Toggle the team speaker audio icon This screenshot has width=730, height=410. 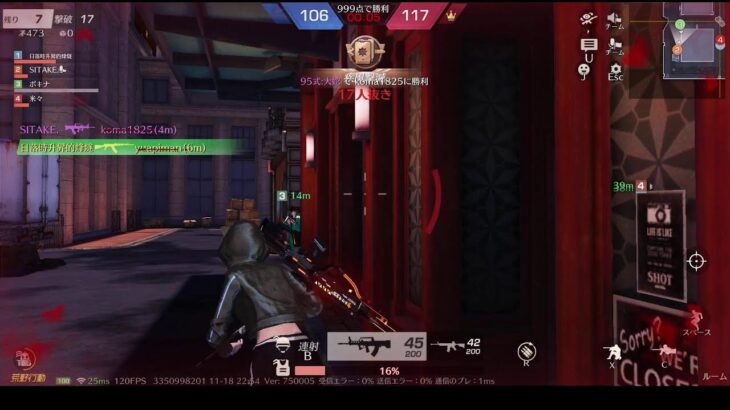click(x=615, y=18)
